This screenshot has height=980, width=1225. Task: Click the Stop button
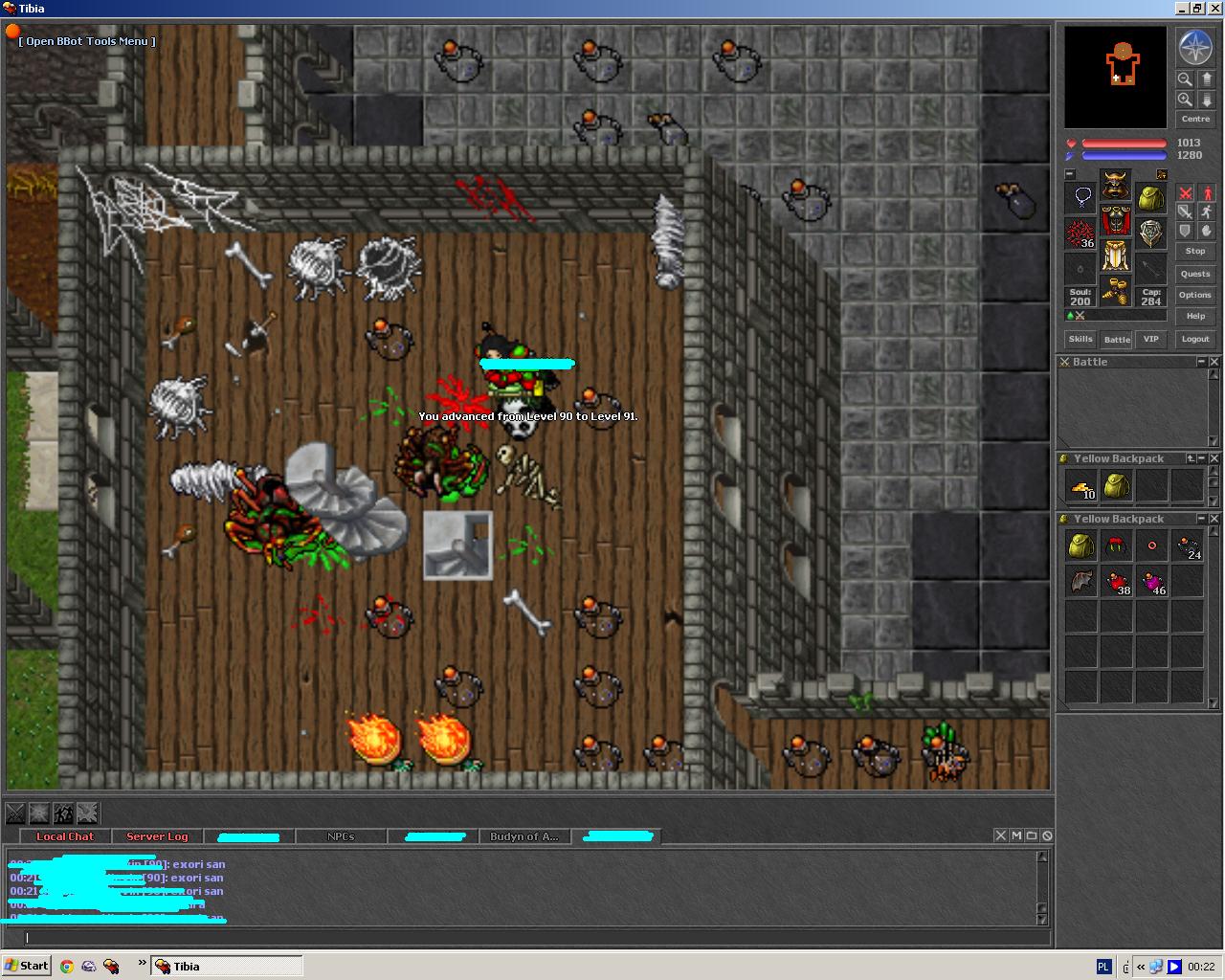point(1195,251)
